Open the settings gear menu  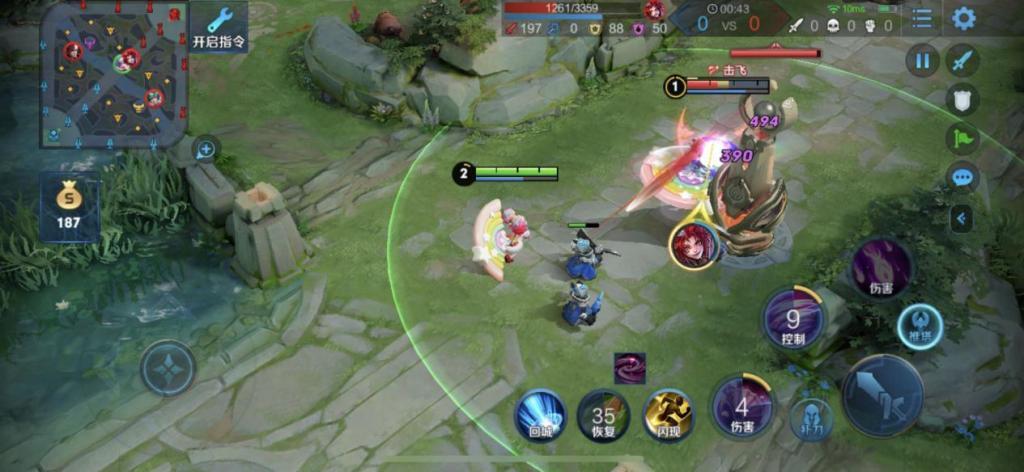coord(963,18)
